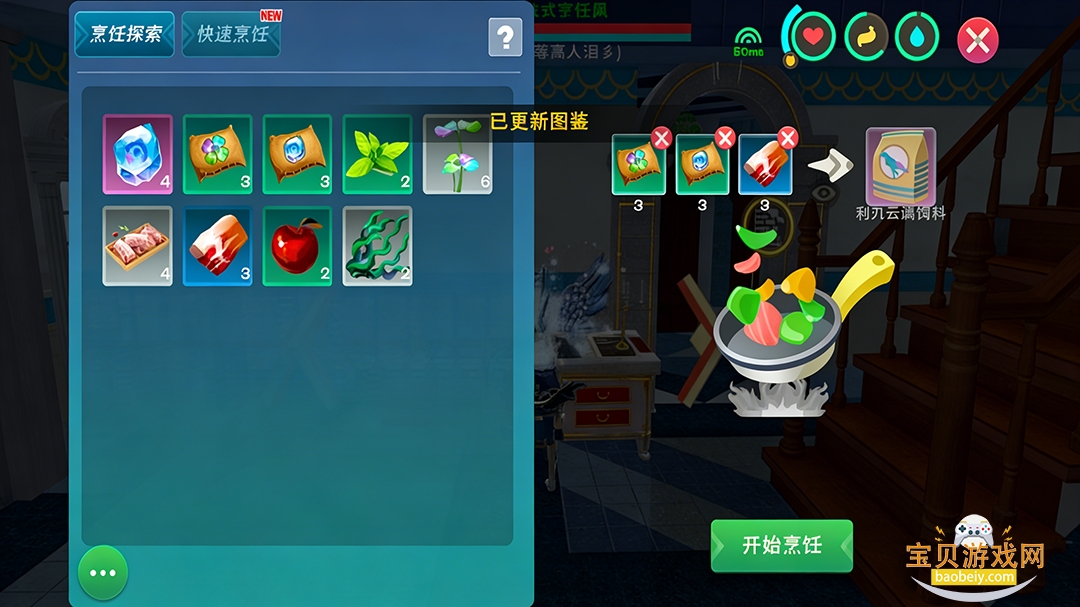Image resolution: width=1080 pixels, height=607 pixels.
Task: Switch to the 烹饪探索 tab
Action: tap(125, 34)
